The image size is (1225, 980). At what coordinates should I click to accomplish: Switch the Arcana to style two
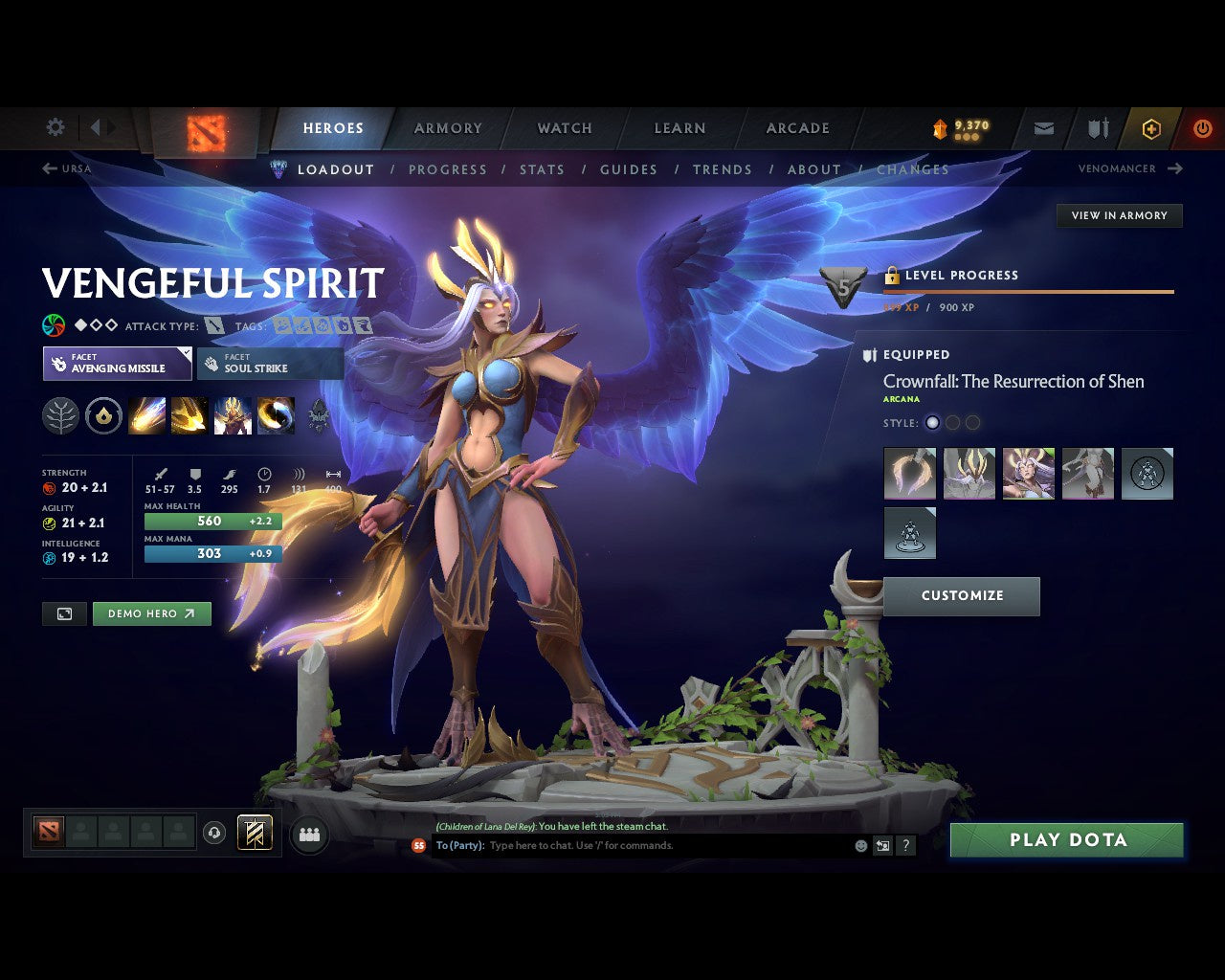(x=952, y=422)
